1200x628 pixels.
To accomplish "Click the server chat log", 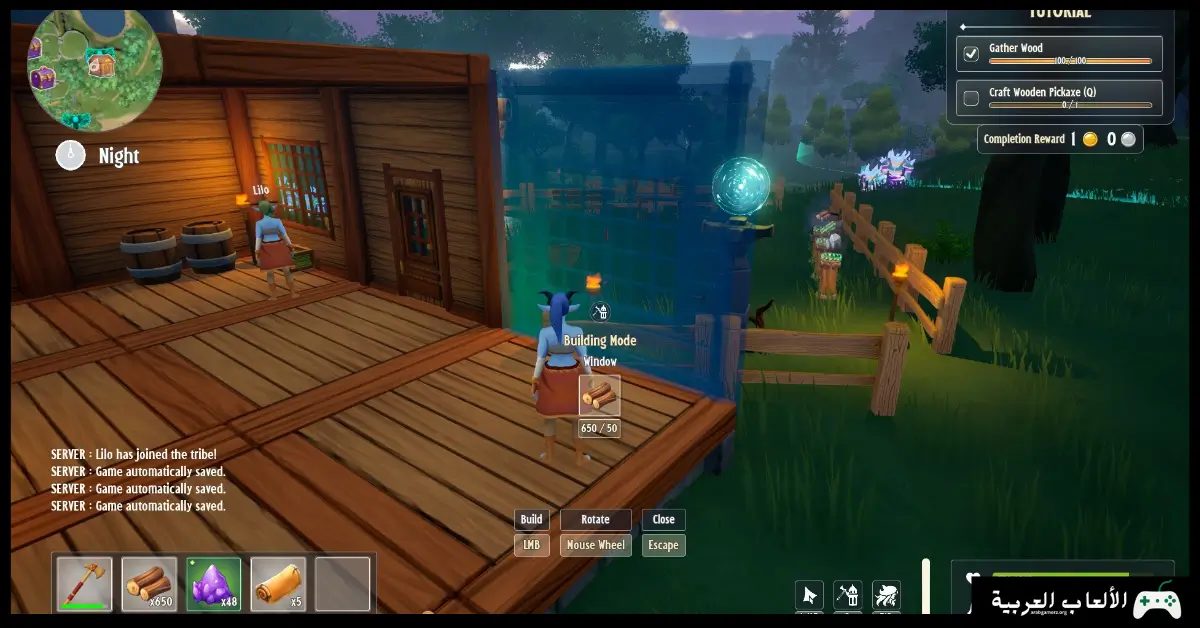I will point(139,480).
